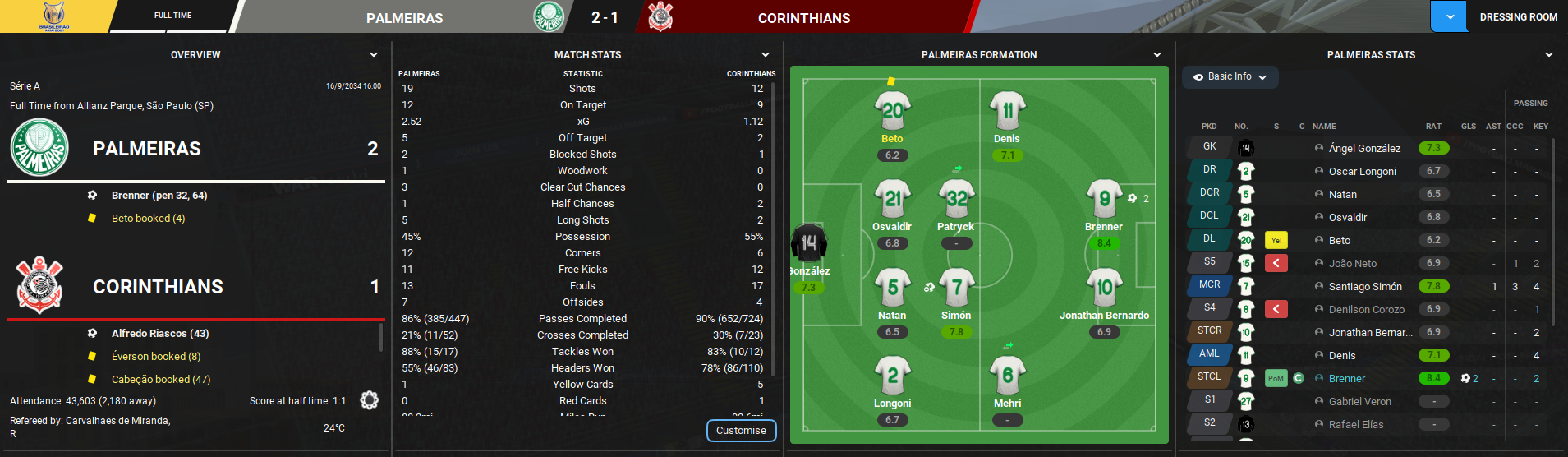
Task: Click the Corinthians crest in the header
Action: click(x=660, y=17)
